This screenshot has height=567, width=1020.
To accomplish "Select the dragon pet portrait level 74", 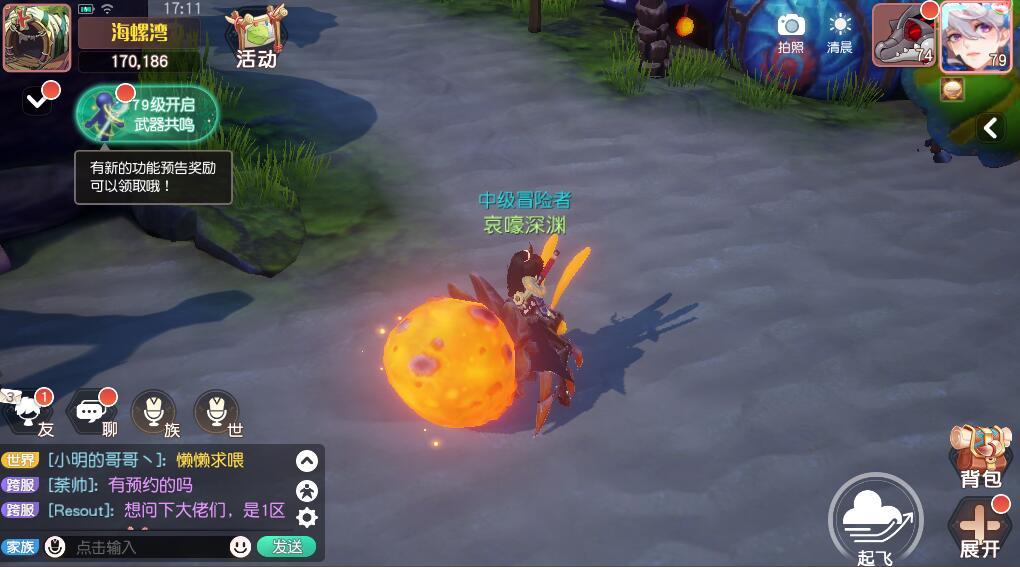I will pyautogui.click(x=904, y=37).
